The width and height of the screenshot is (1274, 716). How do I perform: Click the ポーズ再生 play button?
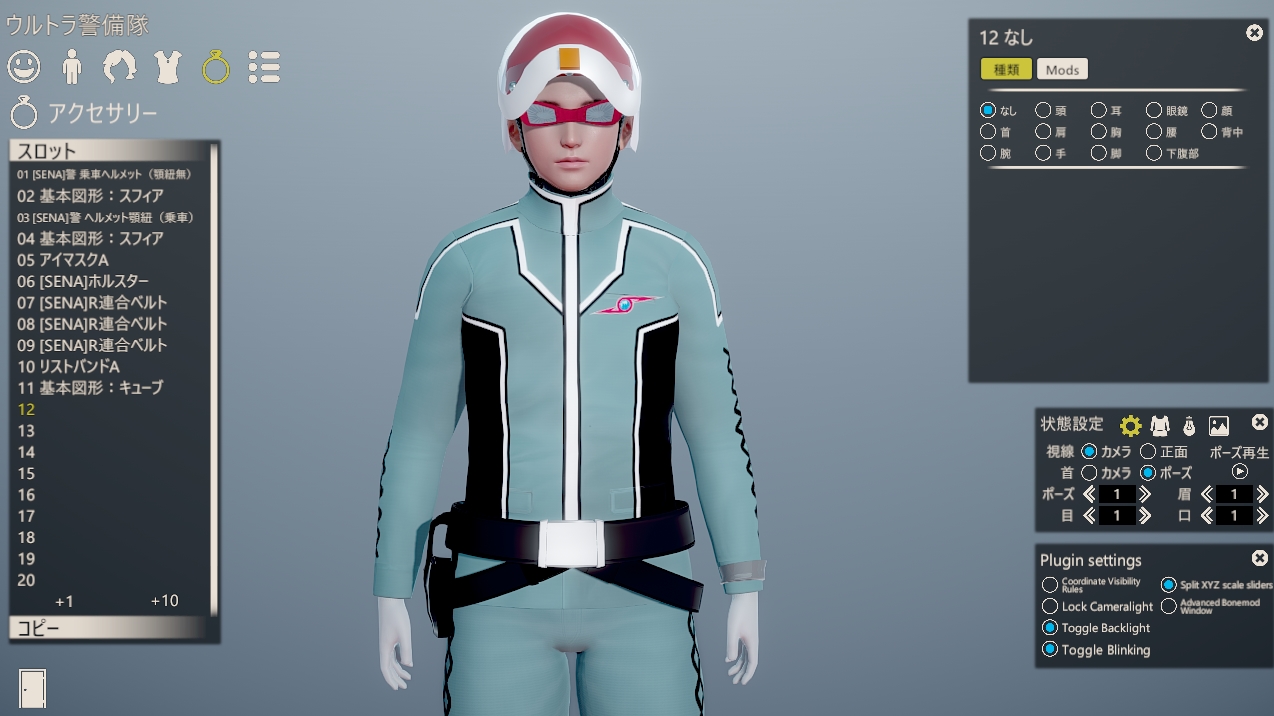pyautogui.click(x=1240, y=472)
